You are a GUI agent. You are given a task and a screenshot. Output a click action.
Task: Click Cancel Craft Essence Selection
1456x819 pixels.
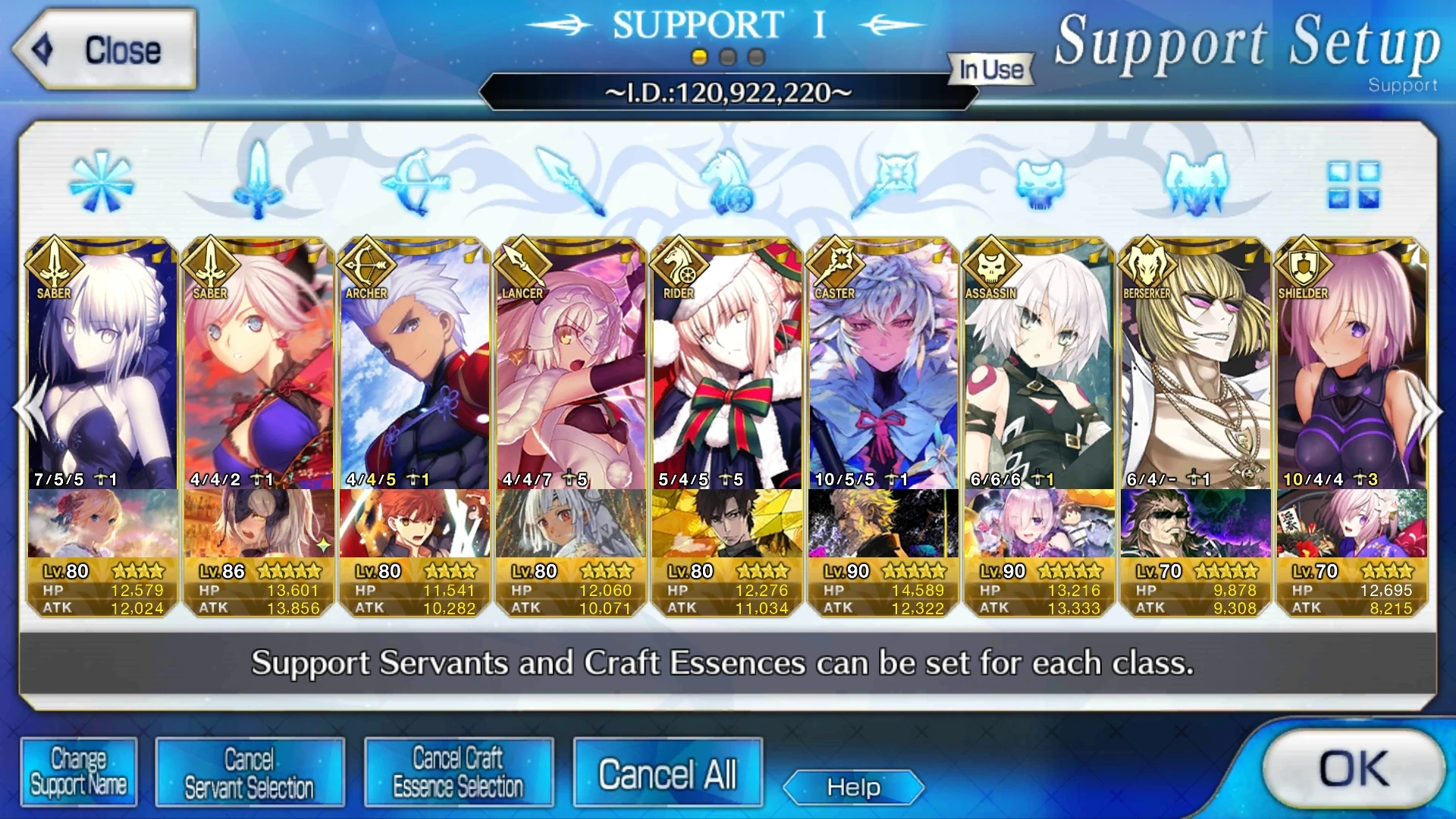458,771
